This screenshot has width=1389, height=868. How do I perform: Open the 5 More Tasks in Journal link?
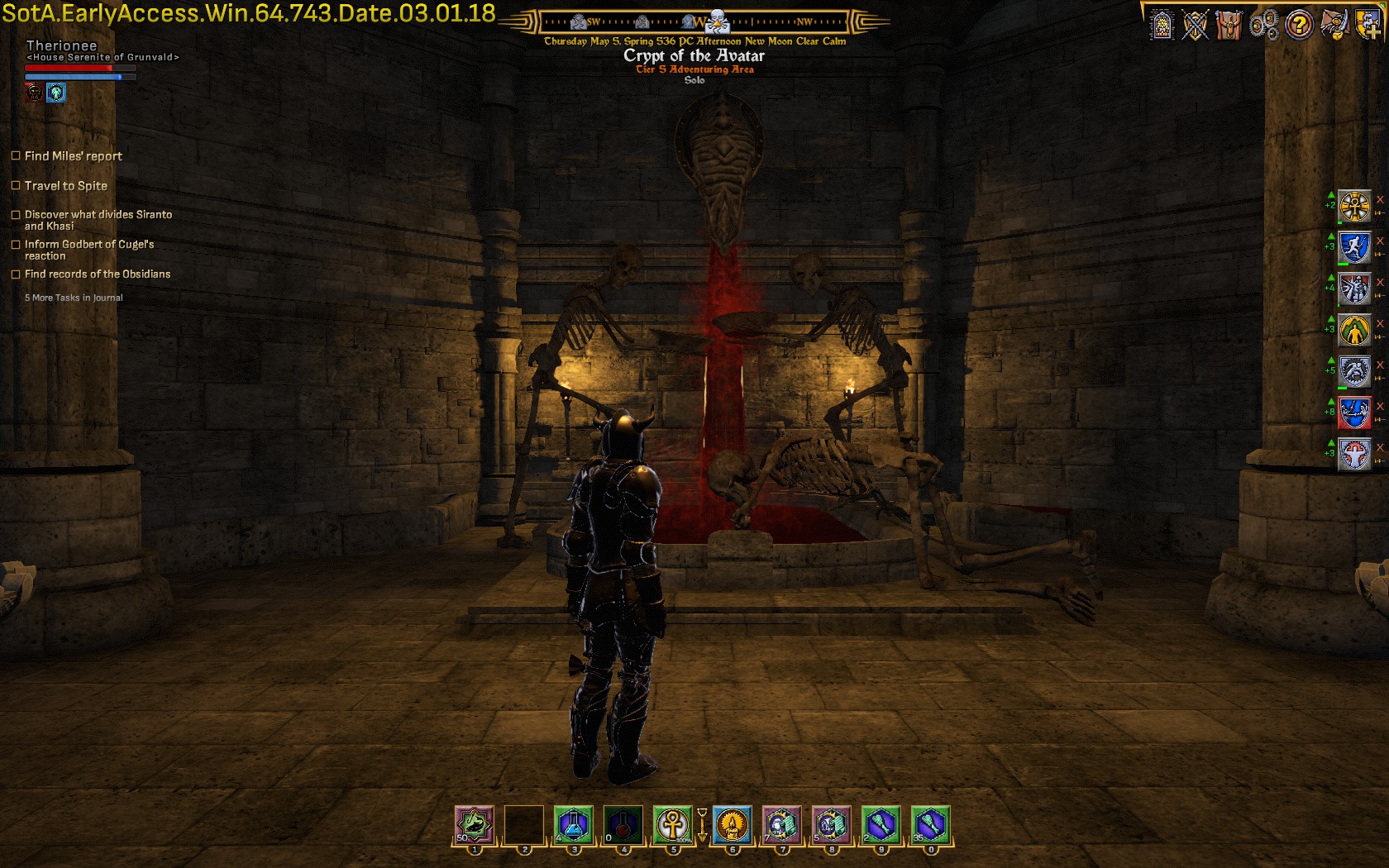(74, 298)
